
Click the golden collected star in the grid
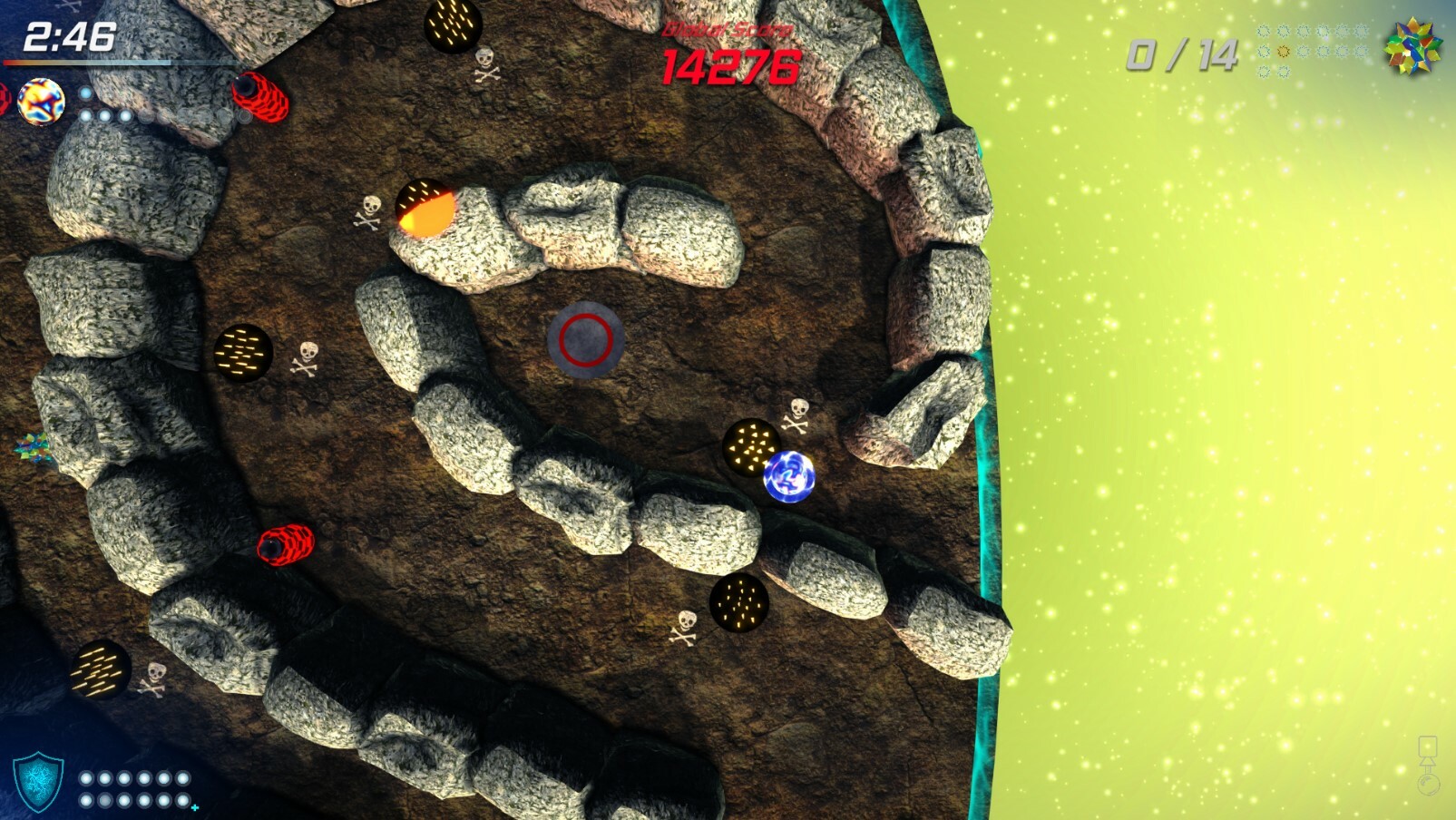coord(1283,51)
